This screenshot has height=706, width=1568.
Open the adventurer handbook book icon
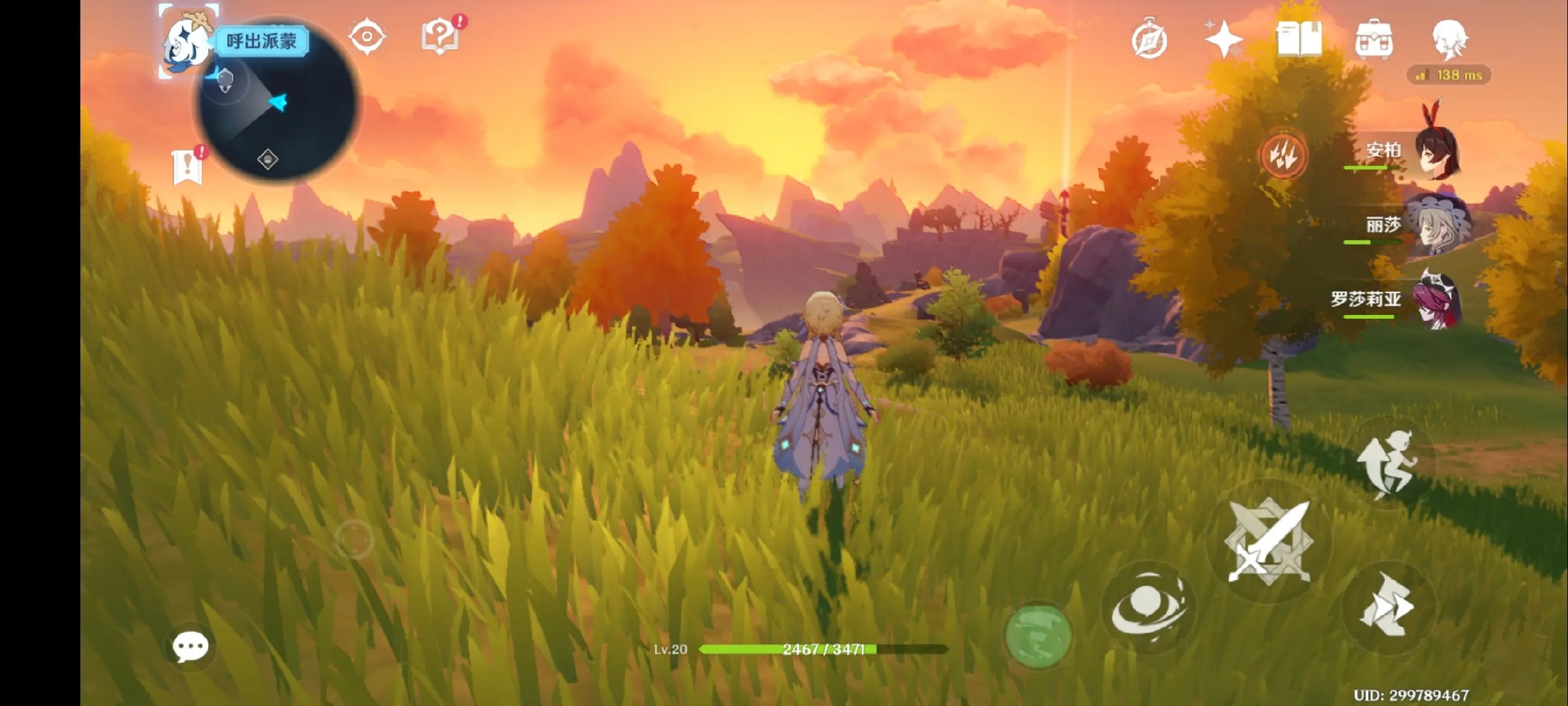[1299, 39]
